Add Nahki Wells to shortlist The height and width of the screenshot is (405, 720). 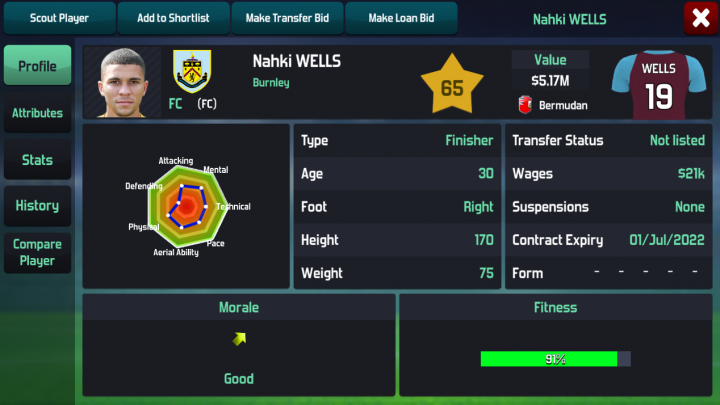tap(173, 18)
